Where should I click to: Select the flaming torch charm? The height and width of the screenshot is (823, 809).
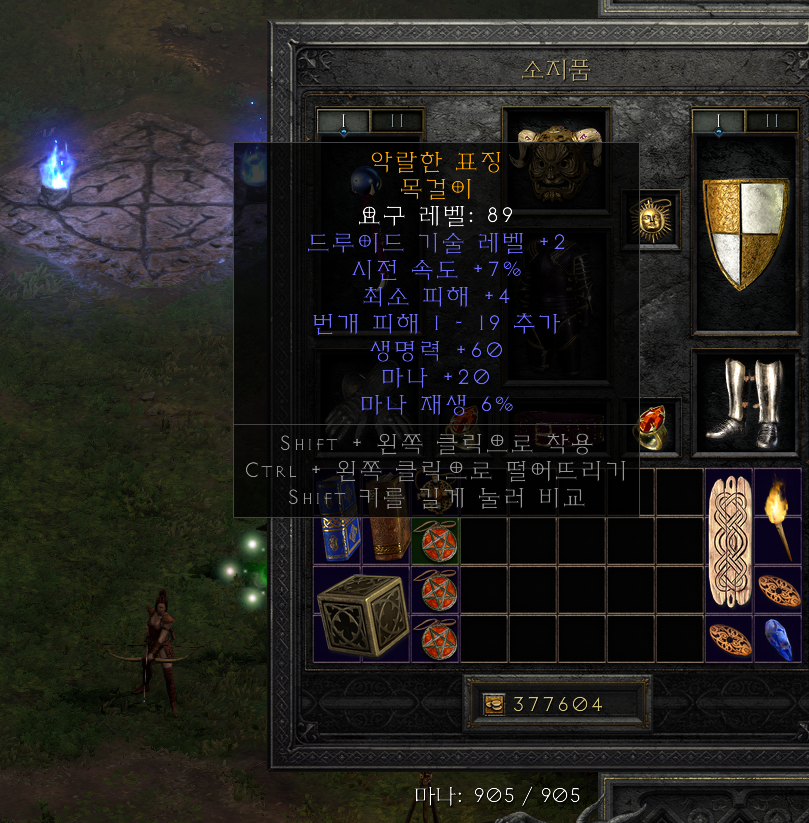click(779, 516)
